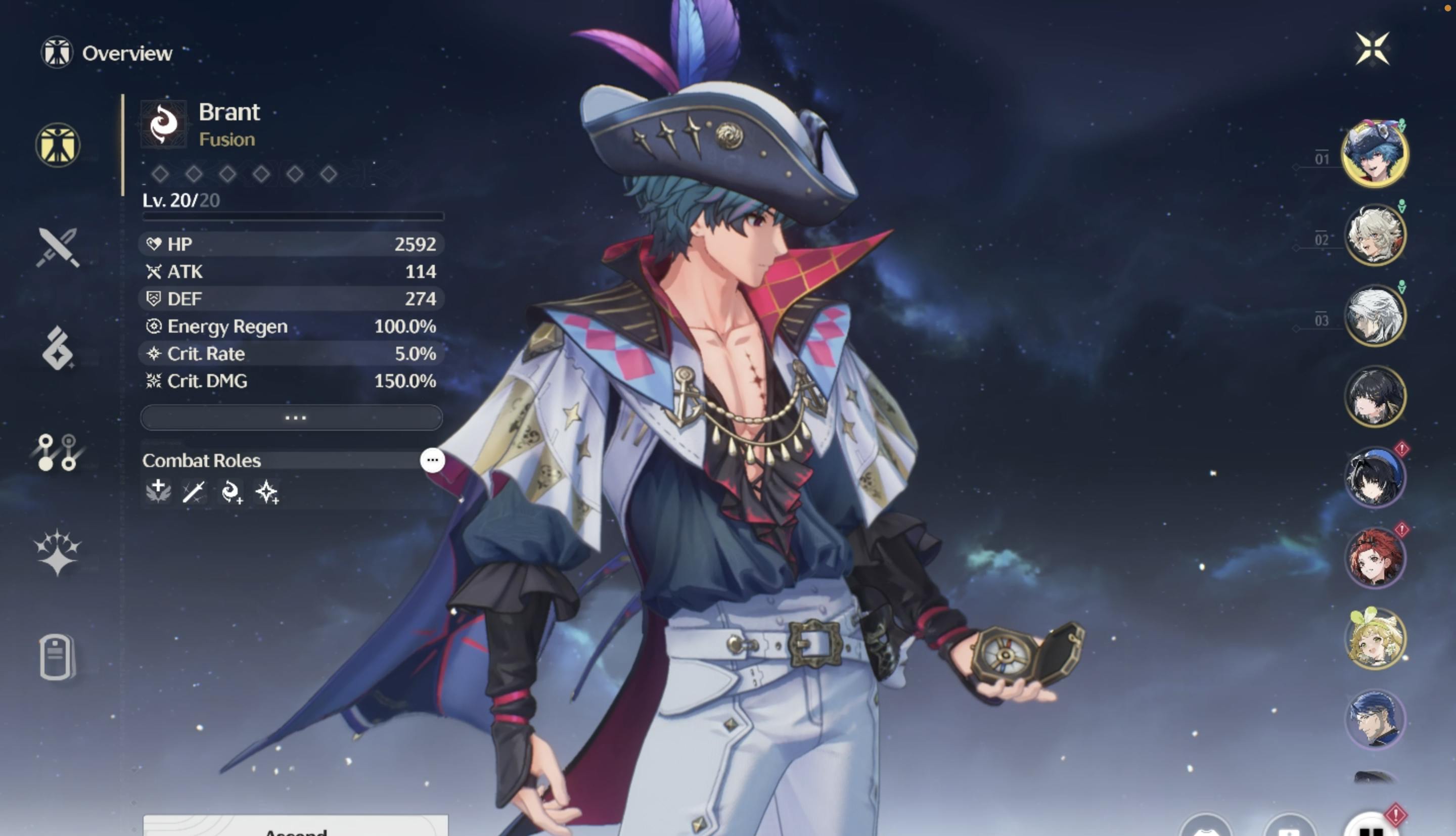Choose the red-haired character portrait

coord(1375,558)
